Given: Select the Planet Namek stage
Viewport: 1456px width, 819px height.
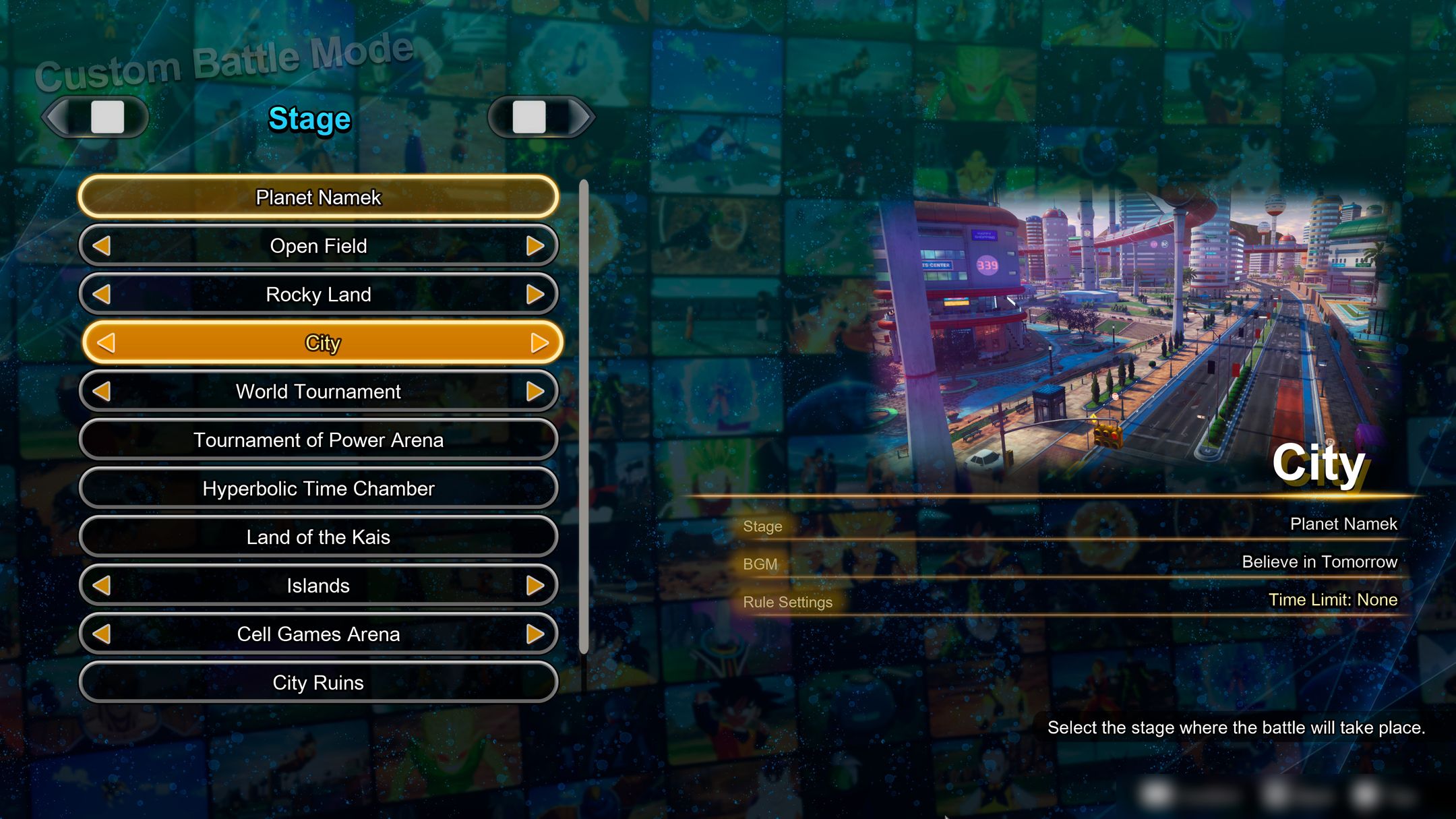Looking at the screenshot, I should [x=318, y=198].
